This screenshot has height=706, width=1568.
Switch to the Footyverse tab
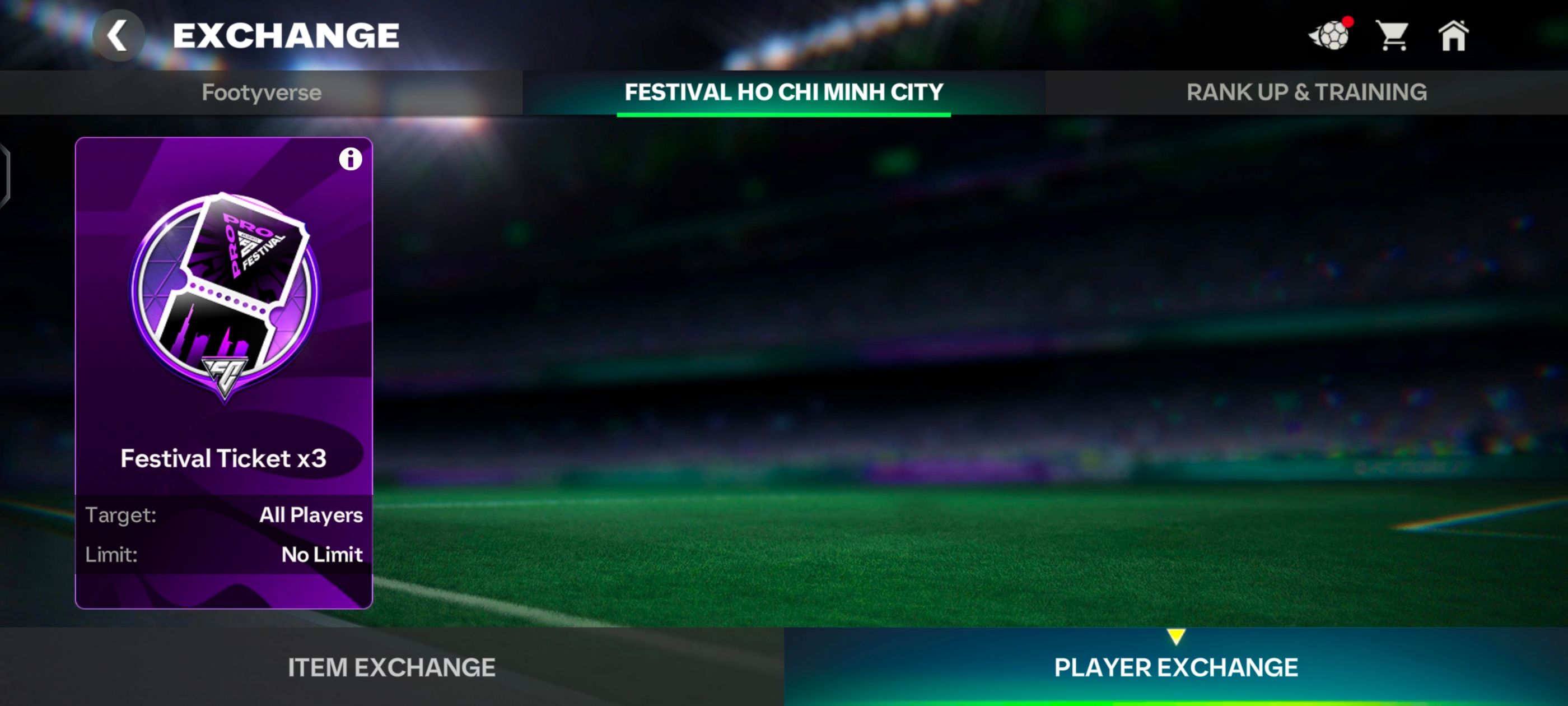[x=262, y=92]
